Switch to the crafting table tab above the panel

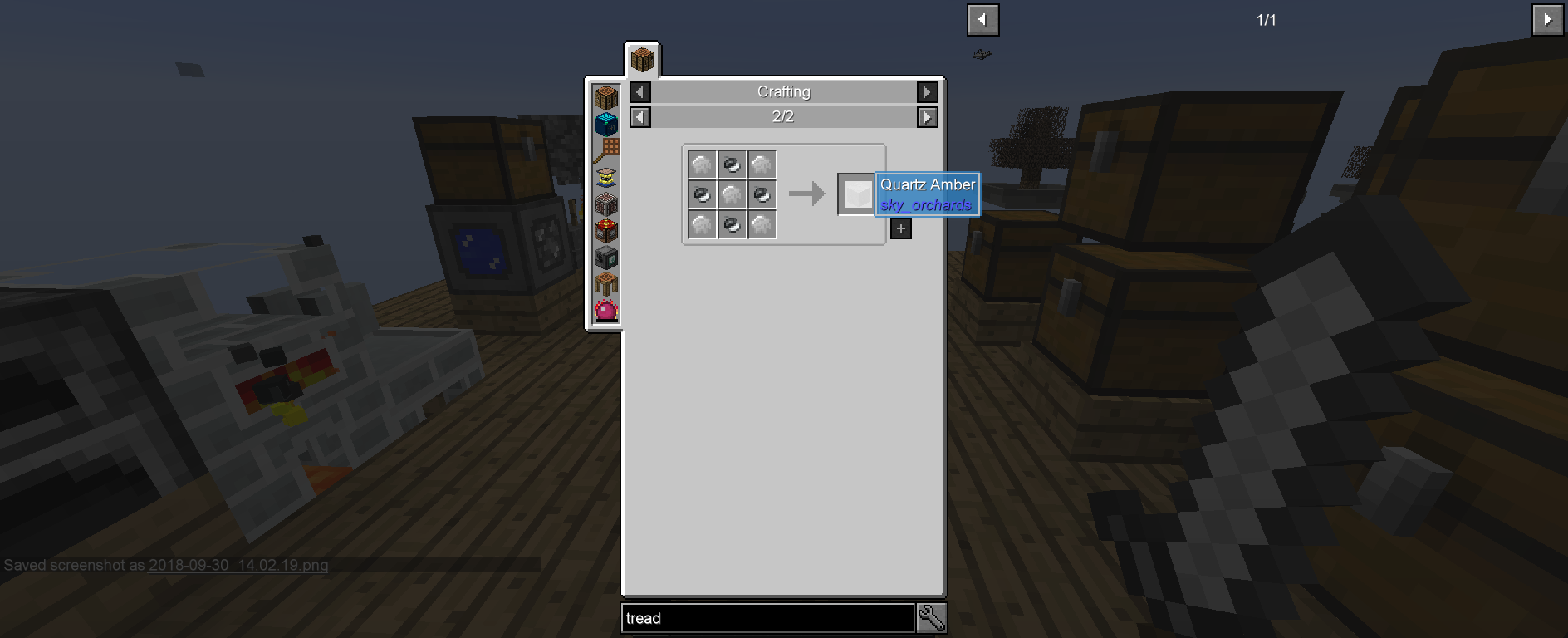pos(643,59)
